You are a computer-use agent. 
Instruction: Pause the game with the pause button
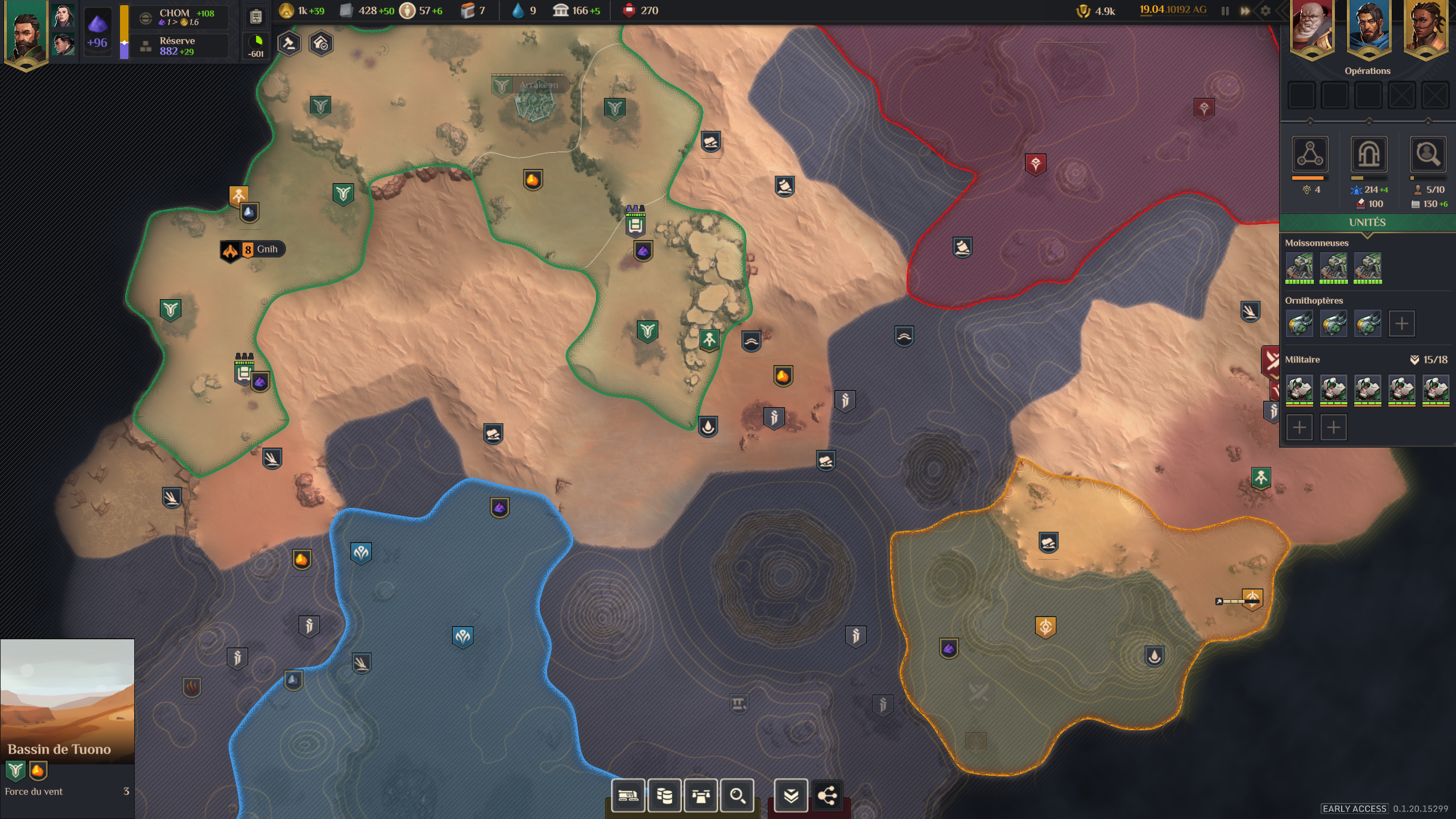click(x=1225, y=11)
